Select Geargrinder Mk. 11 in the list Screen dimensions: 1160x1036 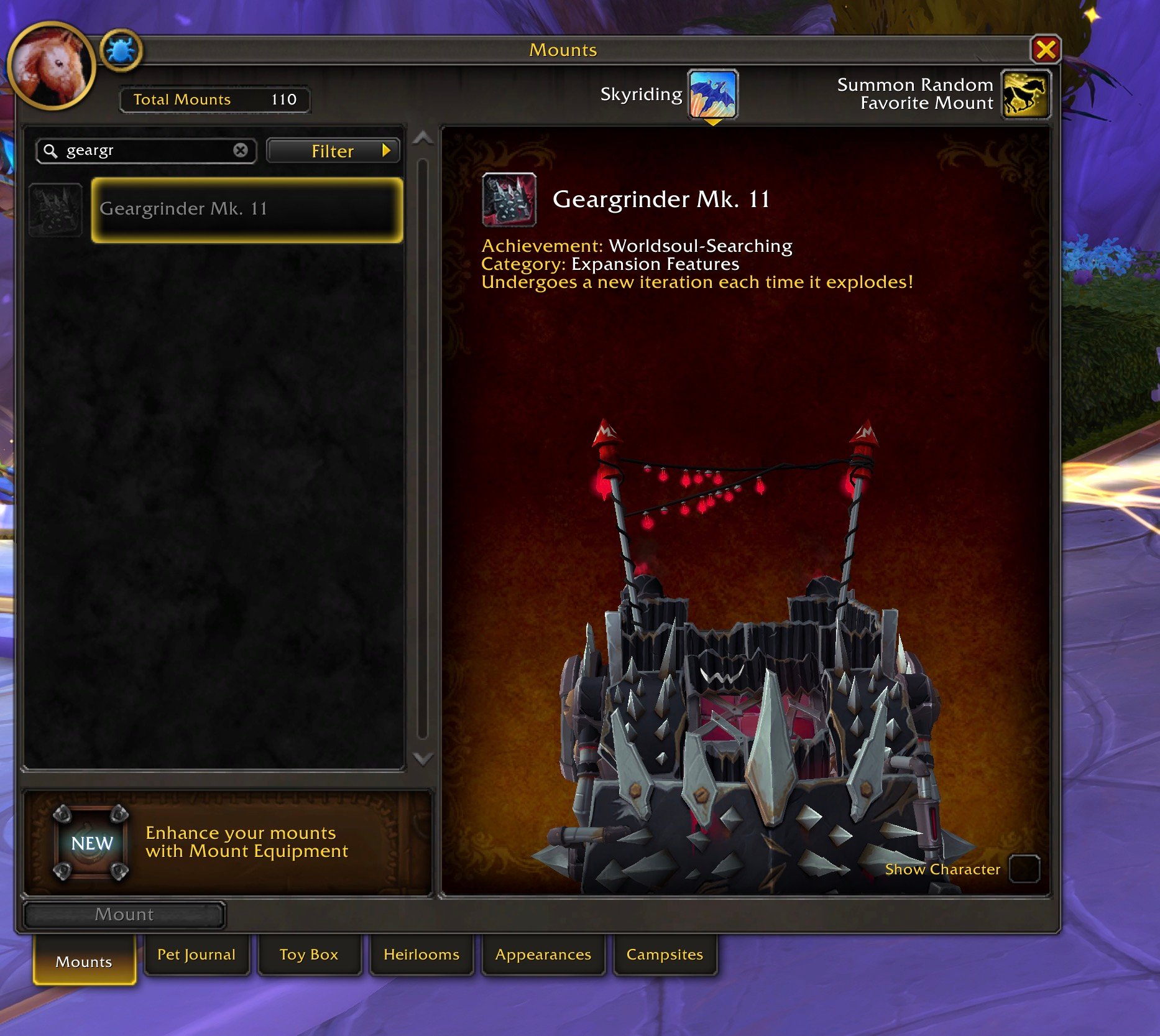[x=247, y=210]
